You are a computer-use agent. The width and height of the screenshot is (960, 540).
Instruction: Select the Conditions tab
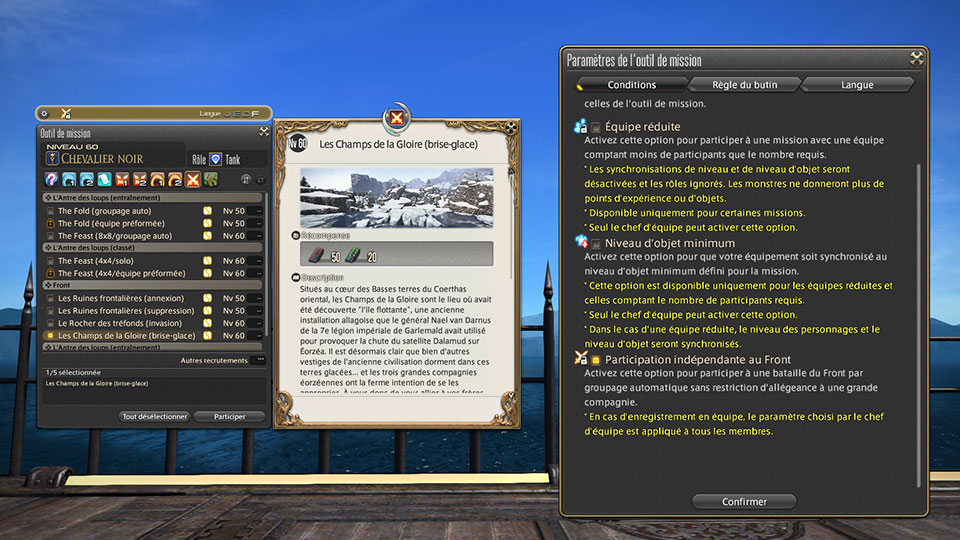[x=631, y=85]
